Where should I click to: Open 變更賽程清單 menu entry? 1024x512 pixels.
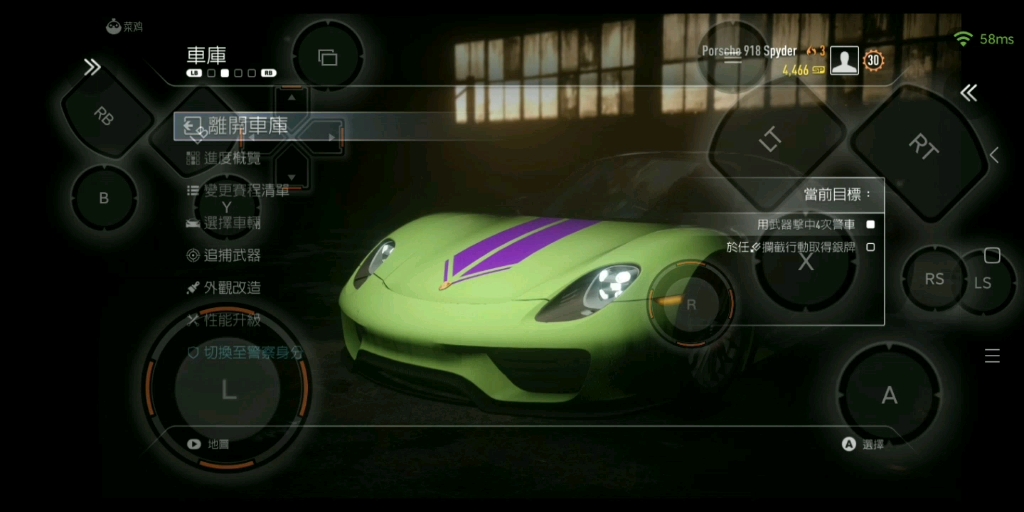click(x=246, y=190)
